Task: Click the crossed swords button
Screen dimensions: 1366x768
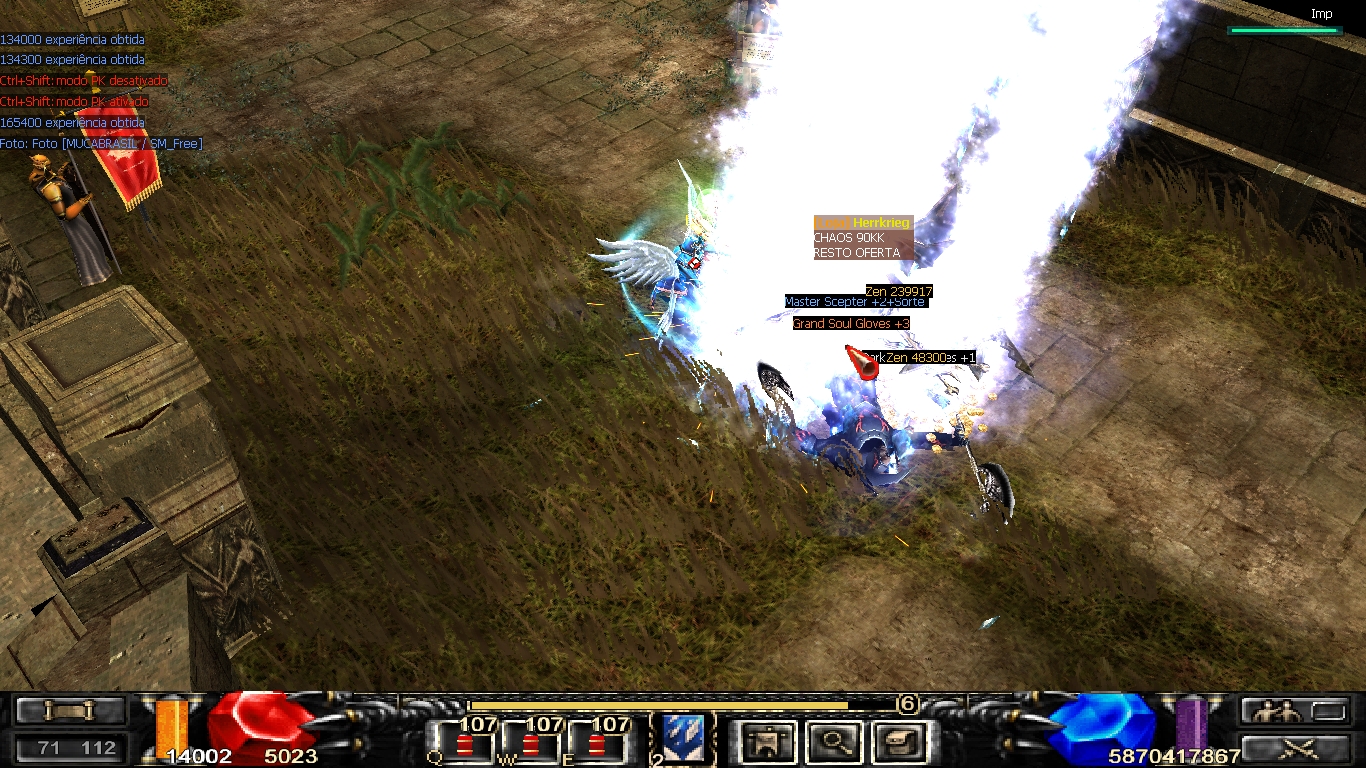Action: [1298, 748]
